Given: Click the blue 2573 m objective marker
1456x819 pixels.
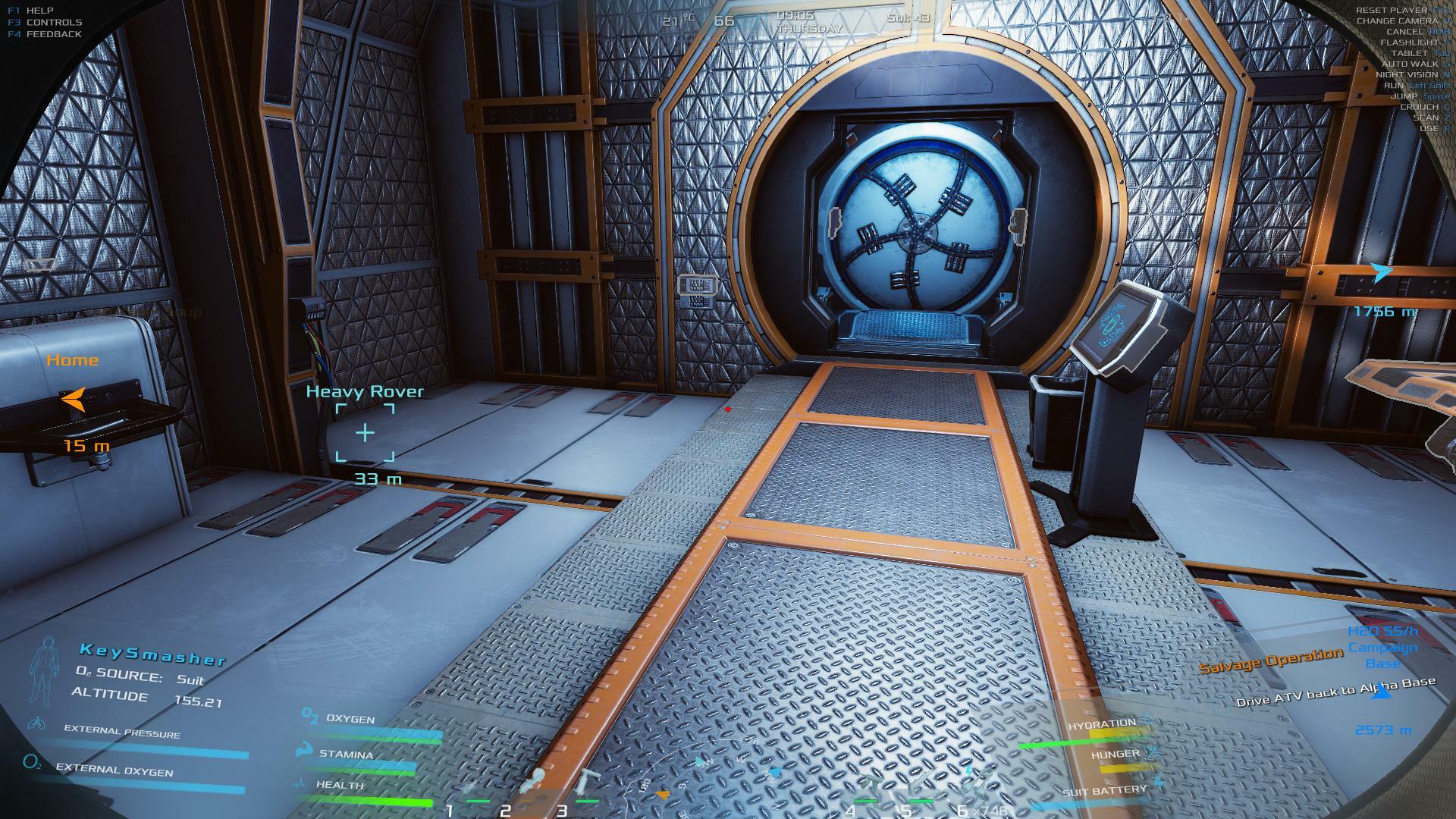Looking at the screenshot, I should [1382, 692].
